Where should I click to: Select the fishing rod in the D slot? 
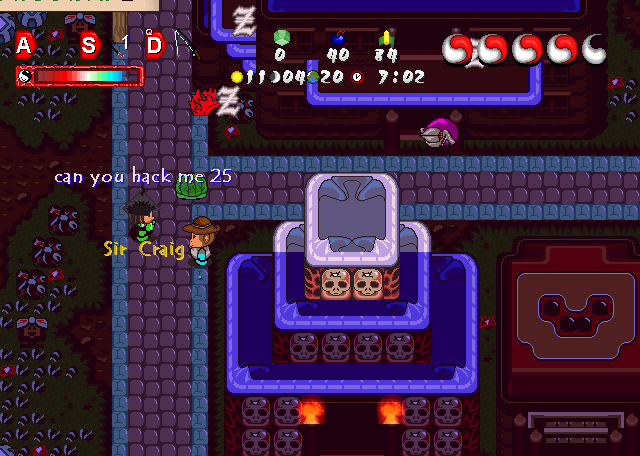pos(185,45)
